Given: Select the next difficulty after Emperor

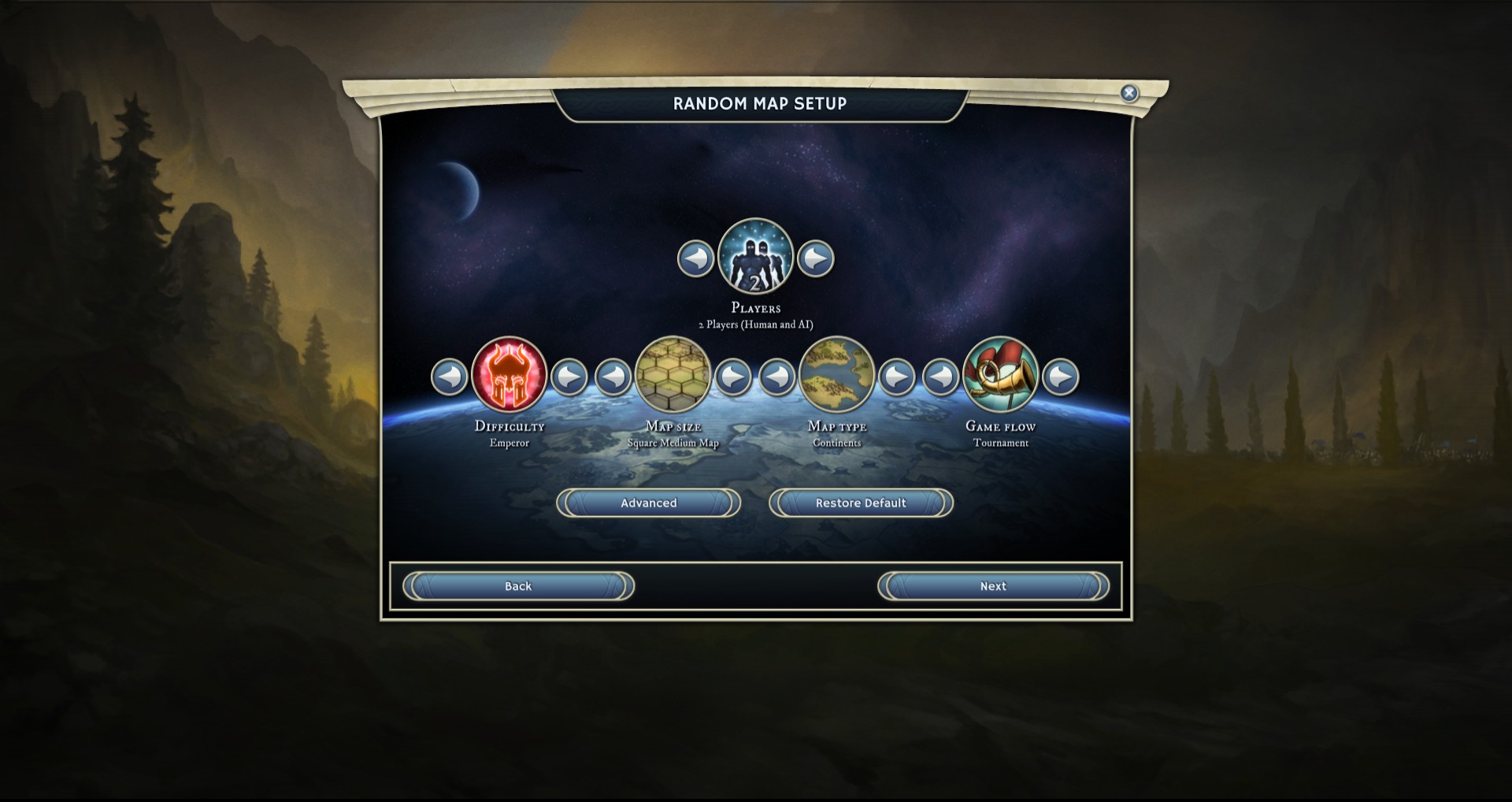Looking at the screenshot, I should click(x=569, y=377).
